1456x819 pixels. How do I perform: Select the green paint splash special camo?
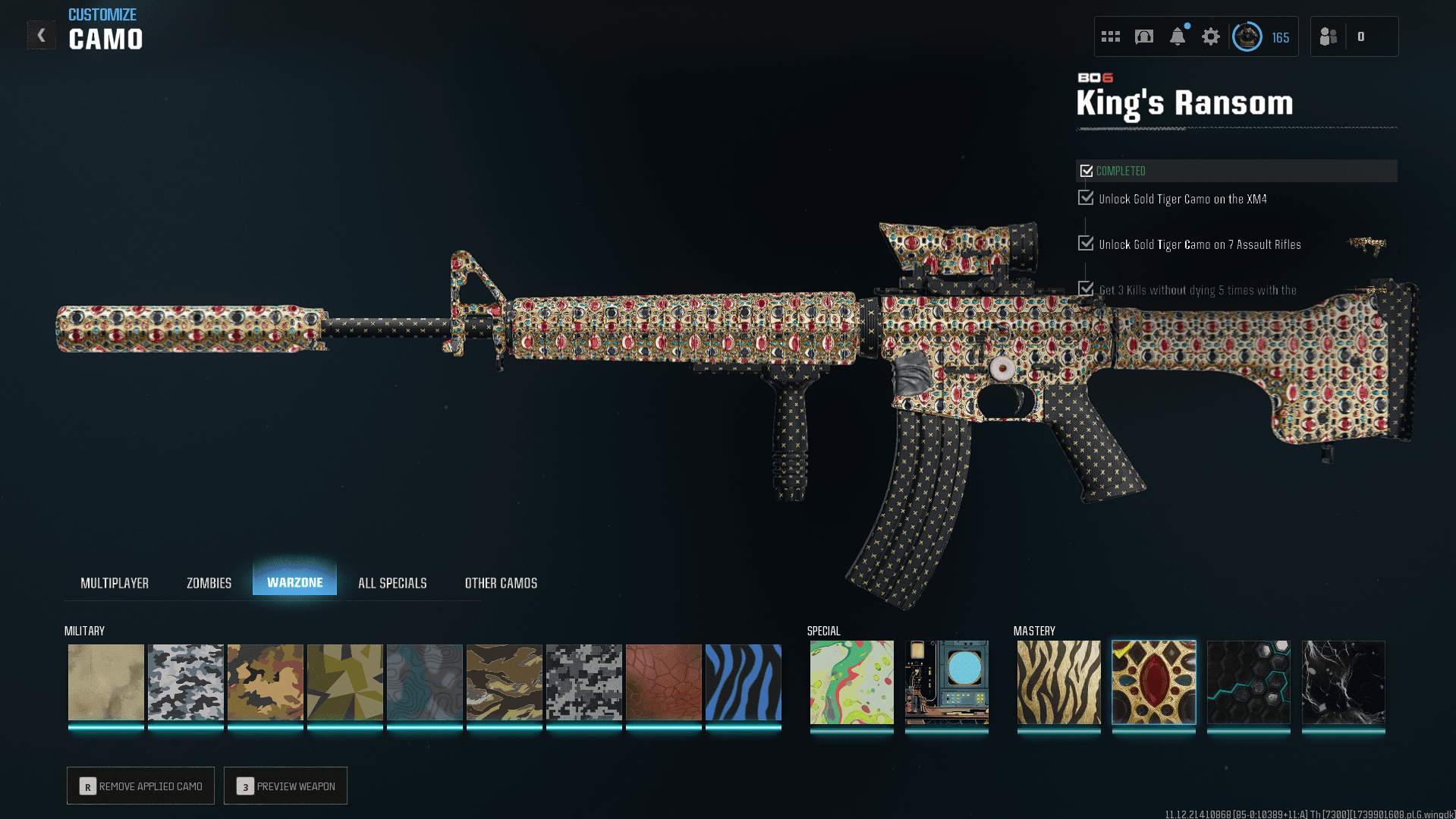[x=851, y=682]
